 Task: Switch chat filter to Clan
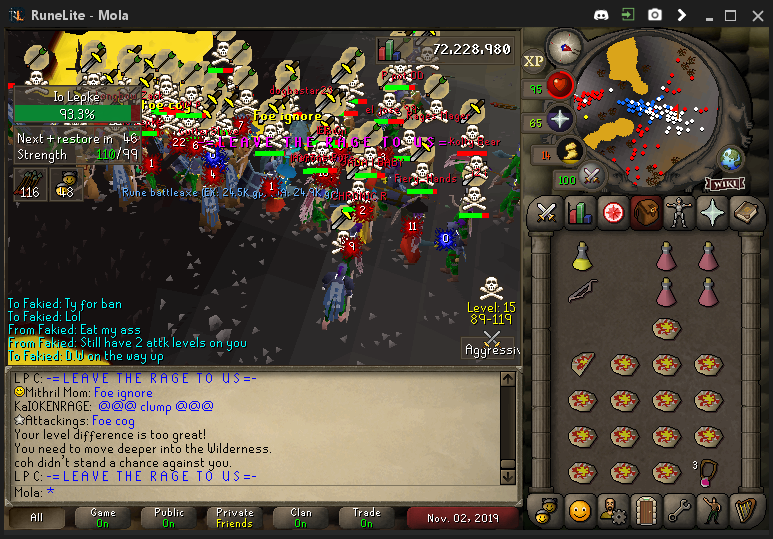pos(300,517)
